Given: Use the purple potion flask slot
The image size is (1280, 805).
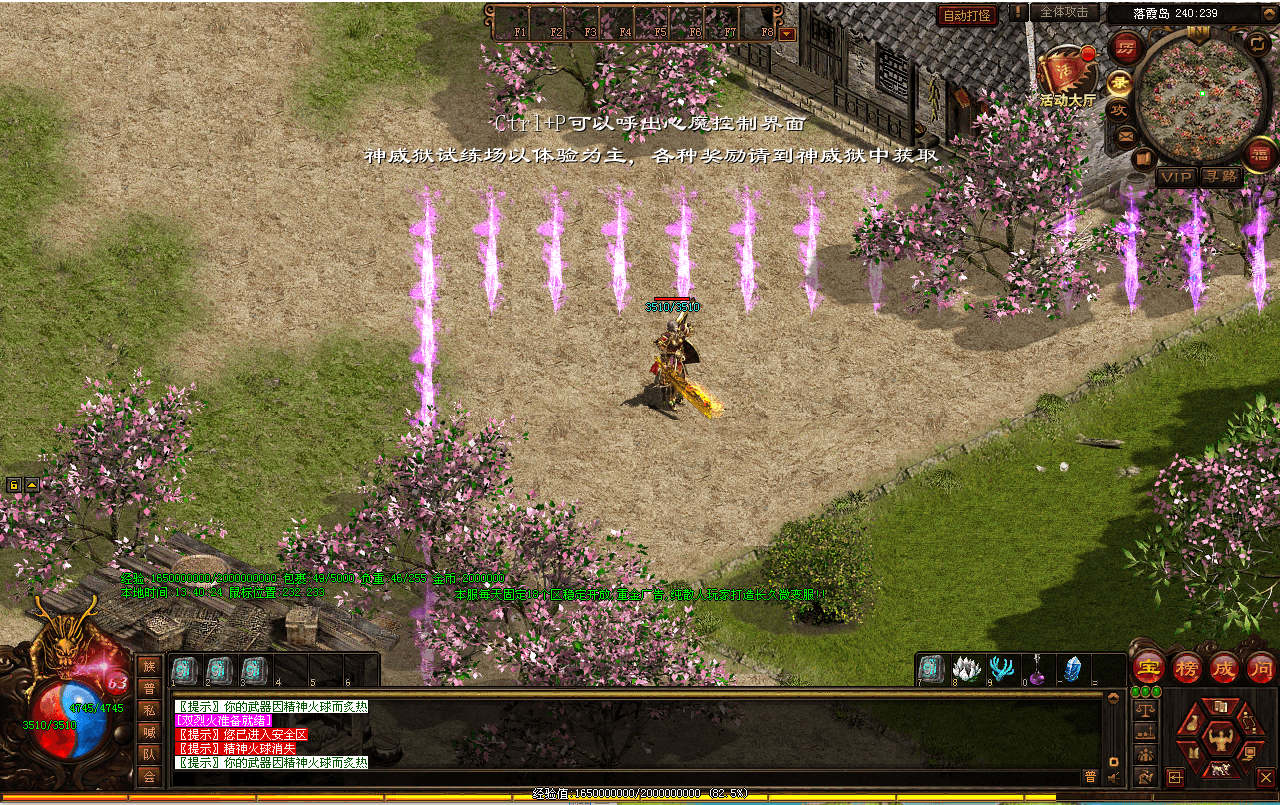Looking at the screenshot, I should tap(1036, 669).
